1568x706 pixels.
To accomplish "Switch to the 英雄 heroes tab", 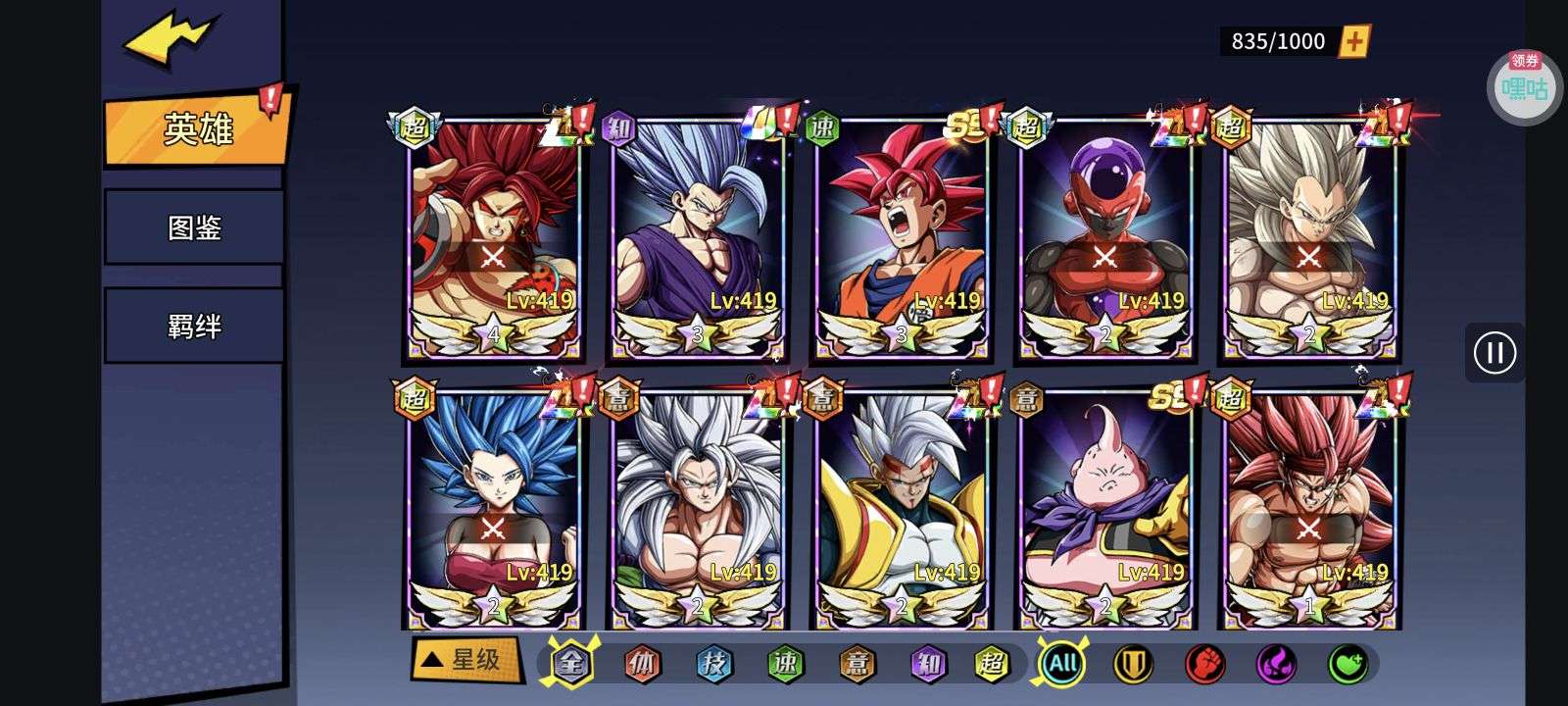I will pos(196,129).
